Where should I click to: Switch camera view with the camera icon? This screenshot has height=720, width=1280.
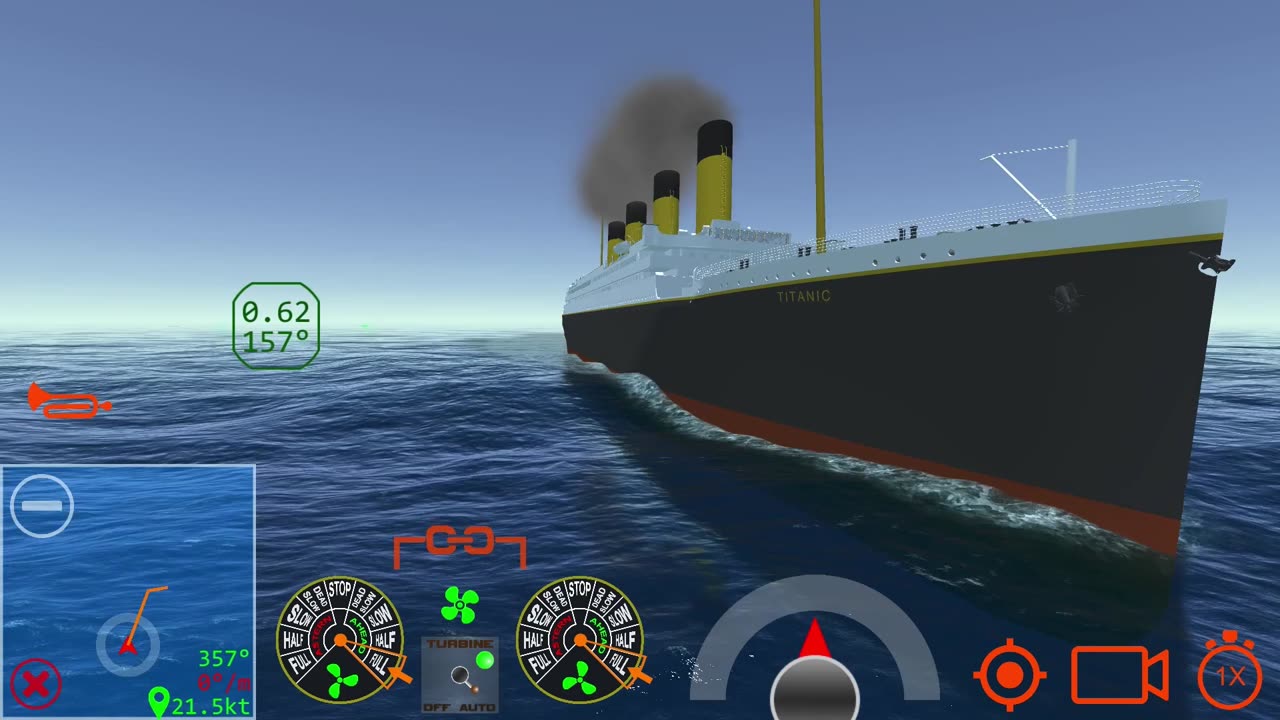click(1119, 675)
